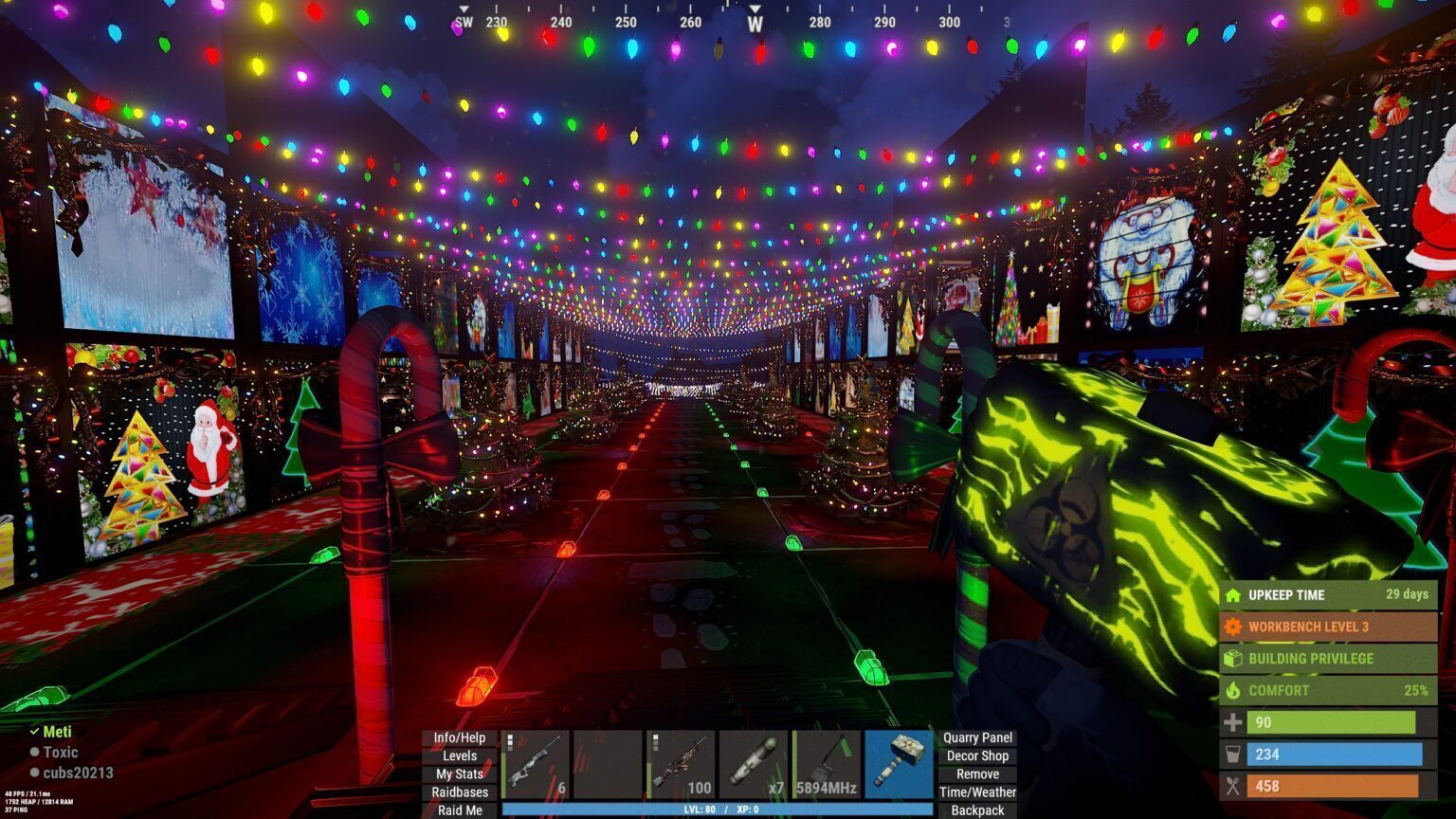Click the food utensils icon
1456x819 pixels.
tap(1233, 786)
